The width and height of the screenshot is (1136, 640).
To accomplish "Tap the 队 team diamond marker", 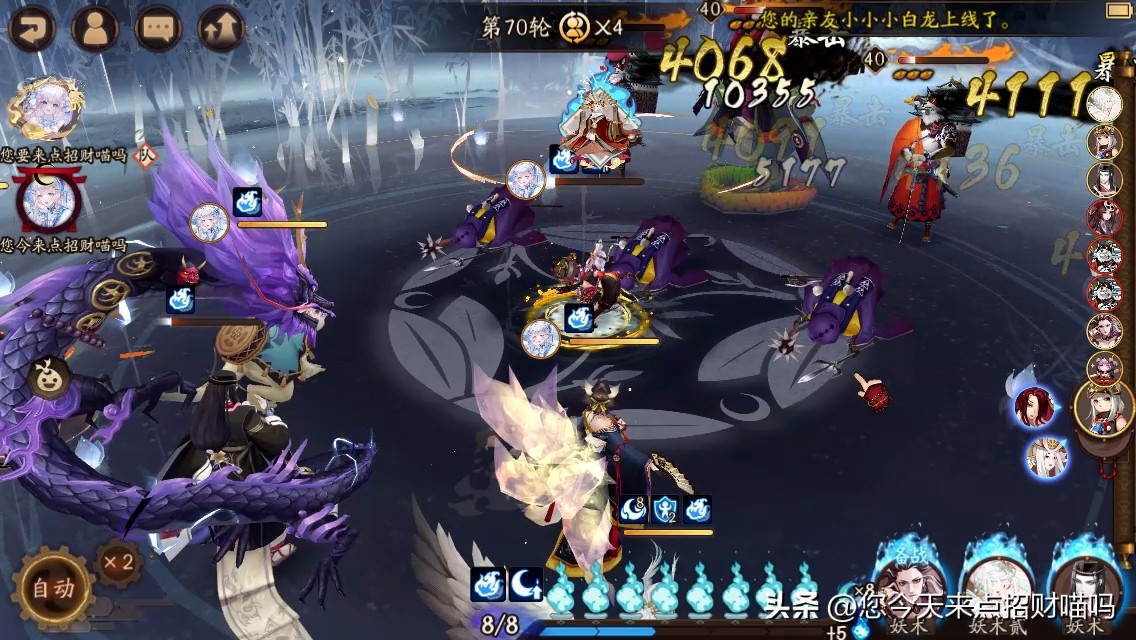I will (146, 154).
